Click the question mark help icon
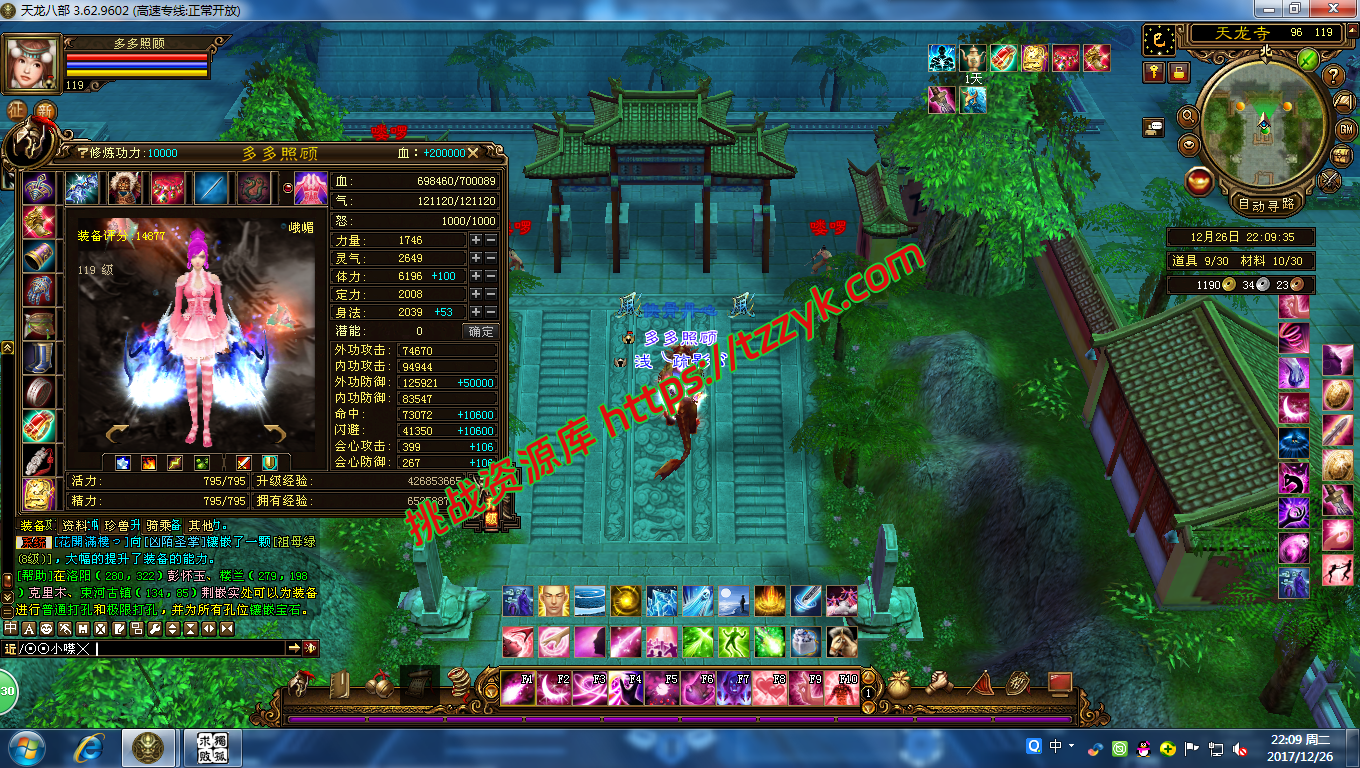 coord(1333,76)
